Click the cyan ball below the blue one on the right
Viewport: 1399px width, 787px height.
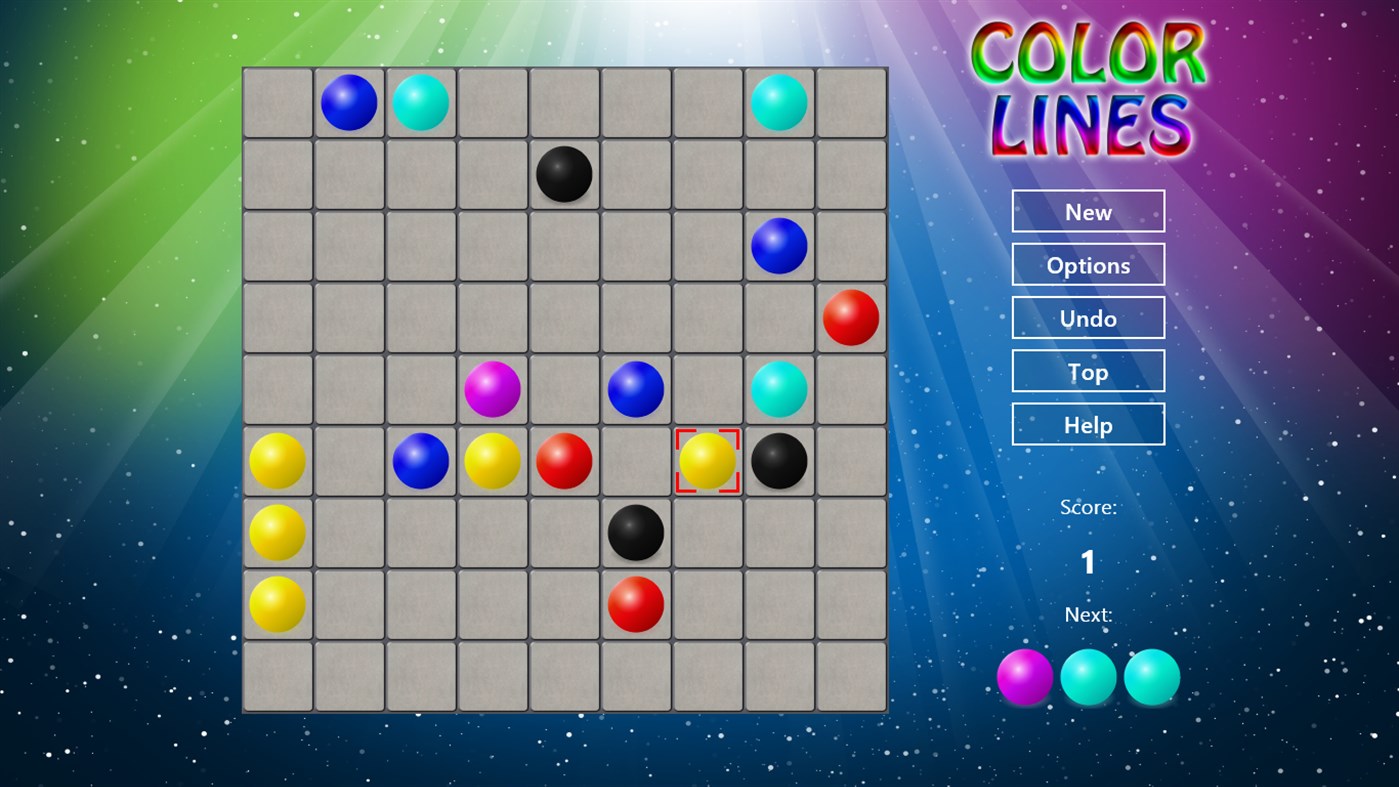(778, 389)
